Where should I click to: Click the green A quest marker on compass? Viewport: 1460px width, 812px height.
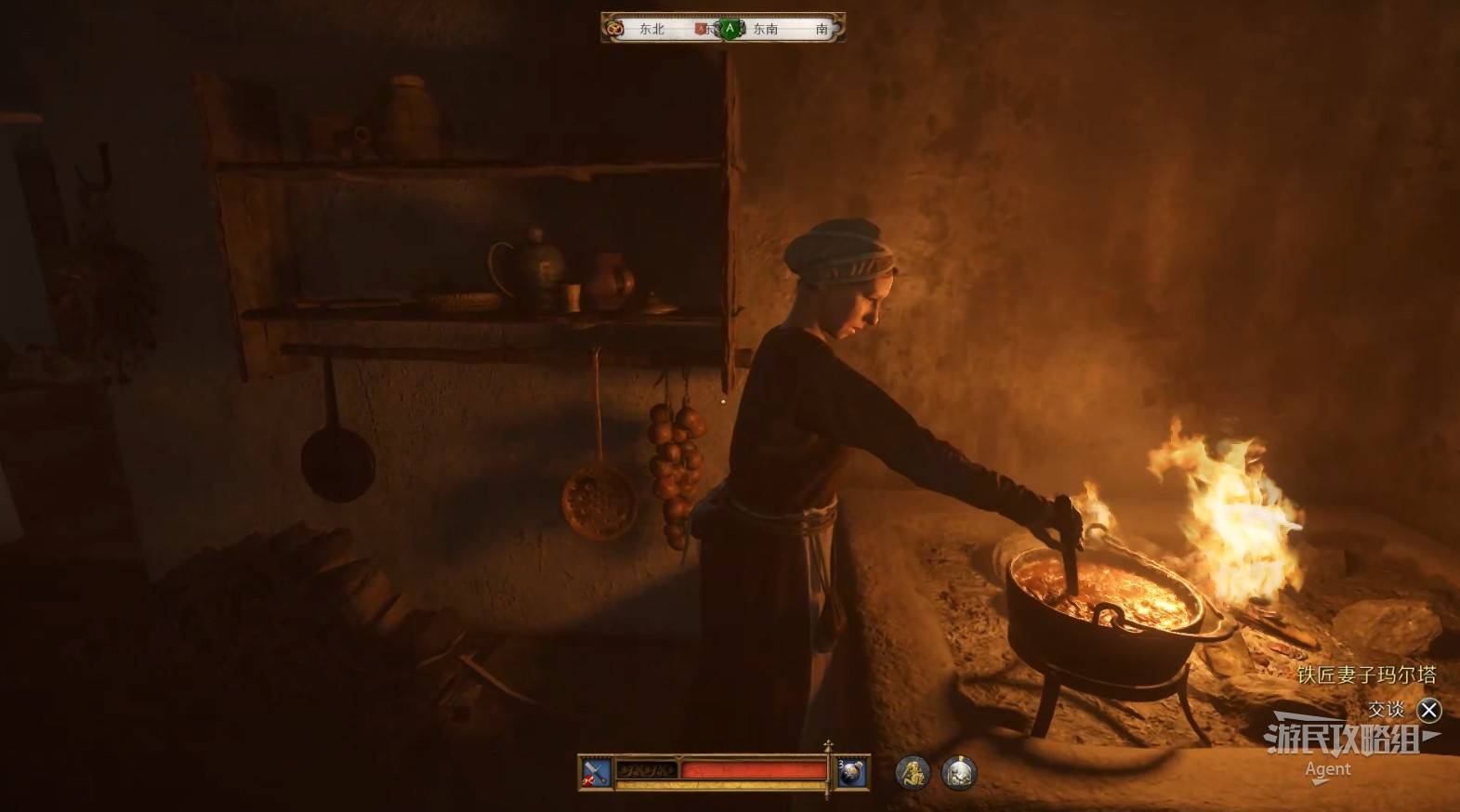pos(730,29)
